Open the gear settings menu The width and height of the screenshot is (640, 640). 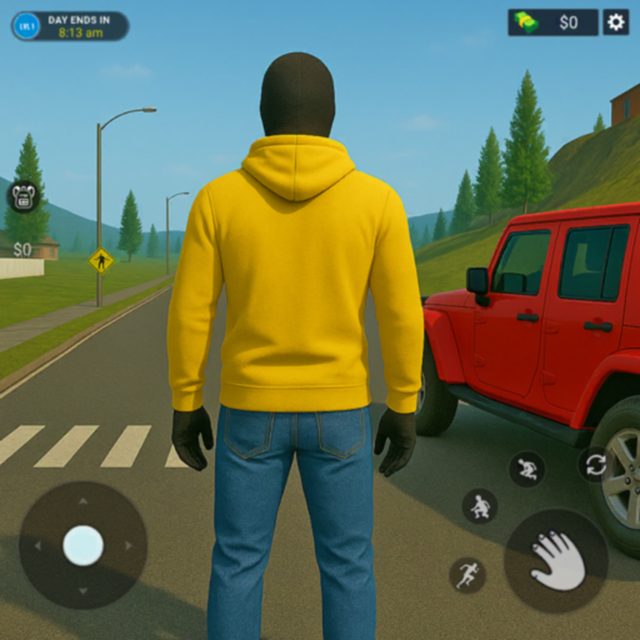tap(615, 22)
